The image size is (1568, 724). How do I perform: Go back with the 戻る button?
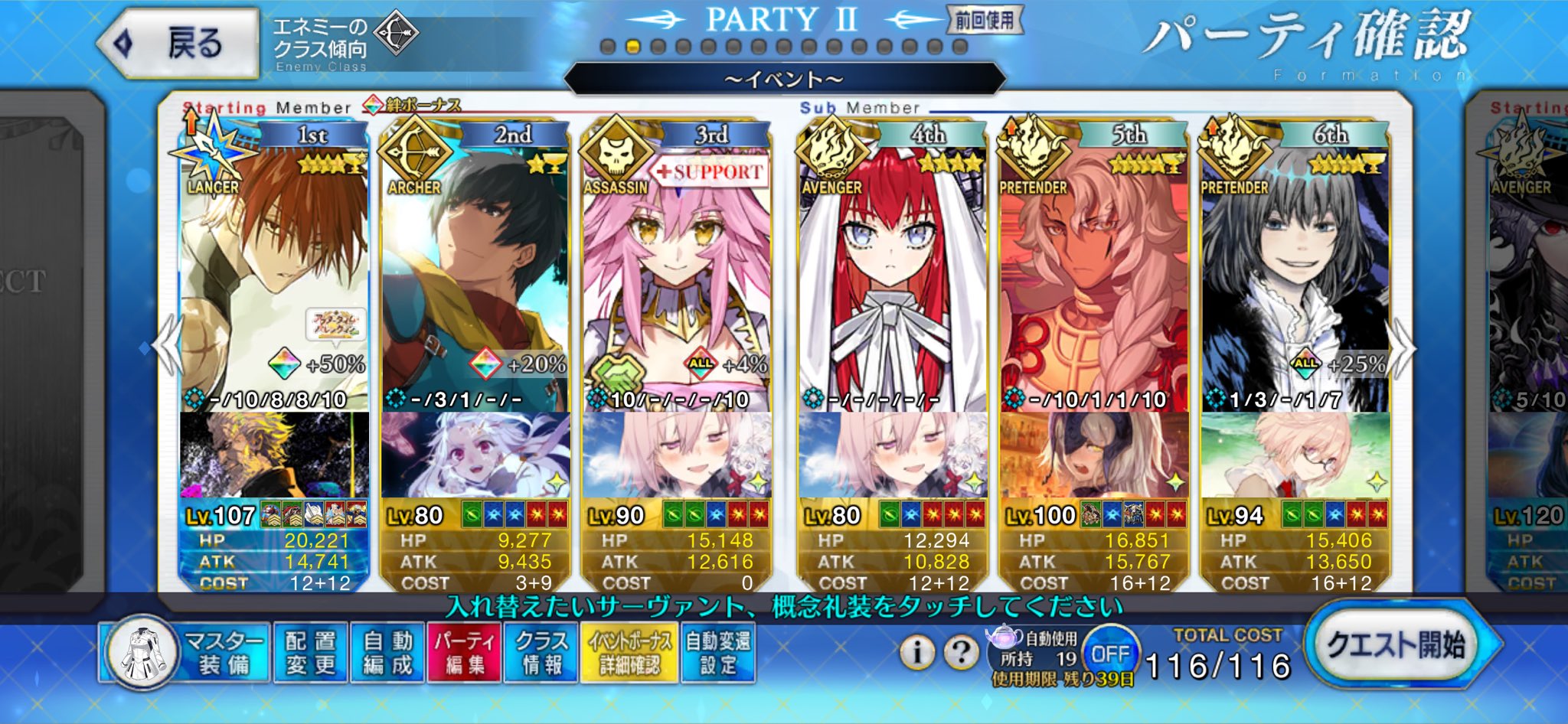[180, 44]
